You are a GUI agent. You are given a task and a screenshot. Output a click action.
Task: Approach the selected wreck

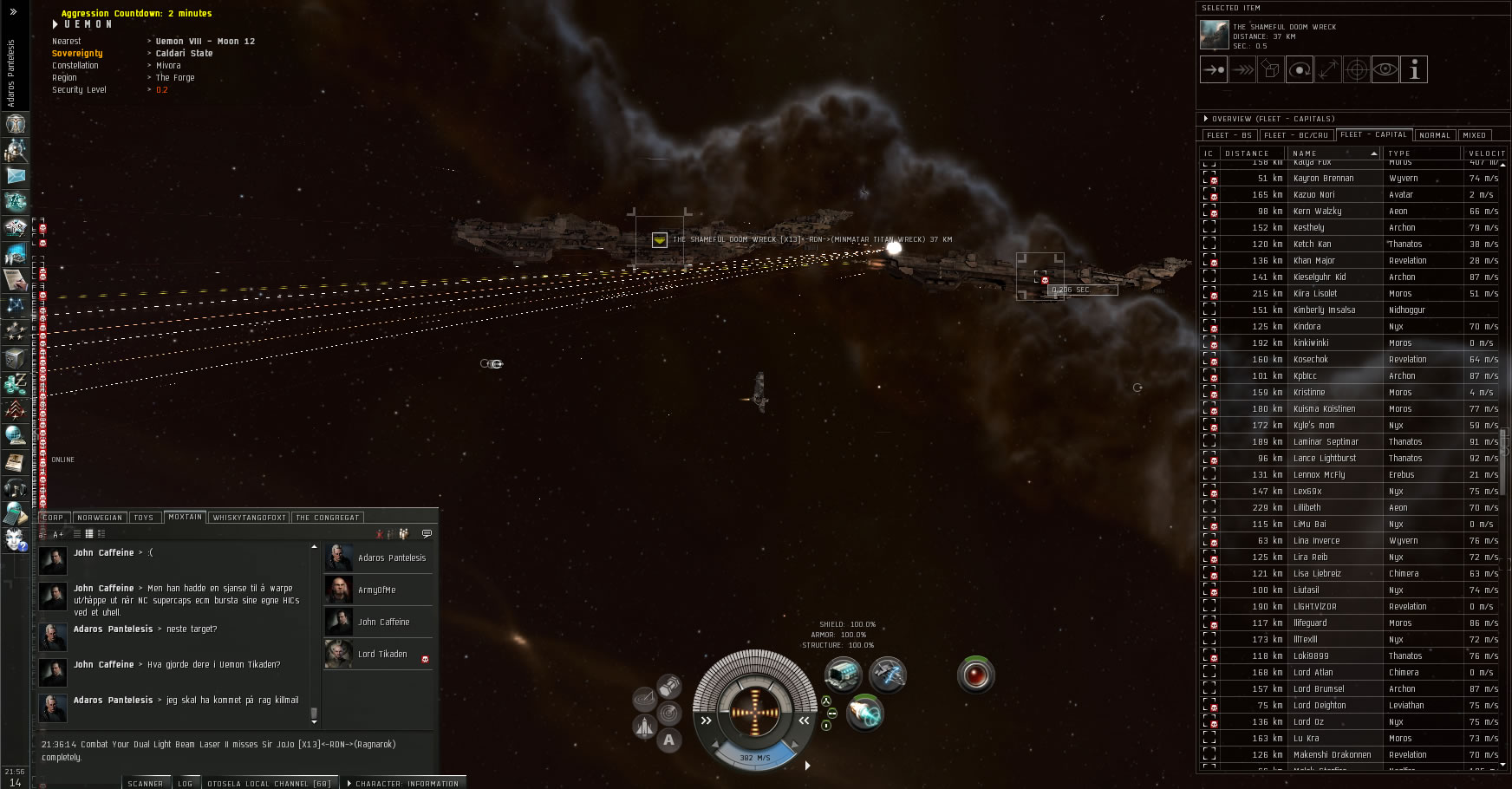pyautogui.click(x=1214, y=69)
